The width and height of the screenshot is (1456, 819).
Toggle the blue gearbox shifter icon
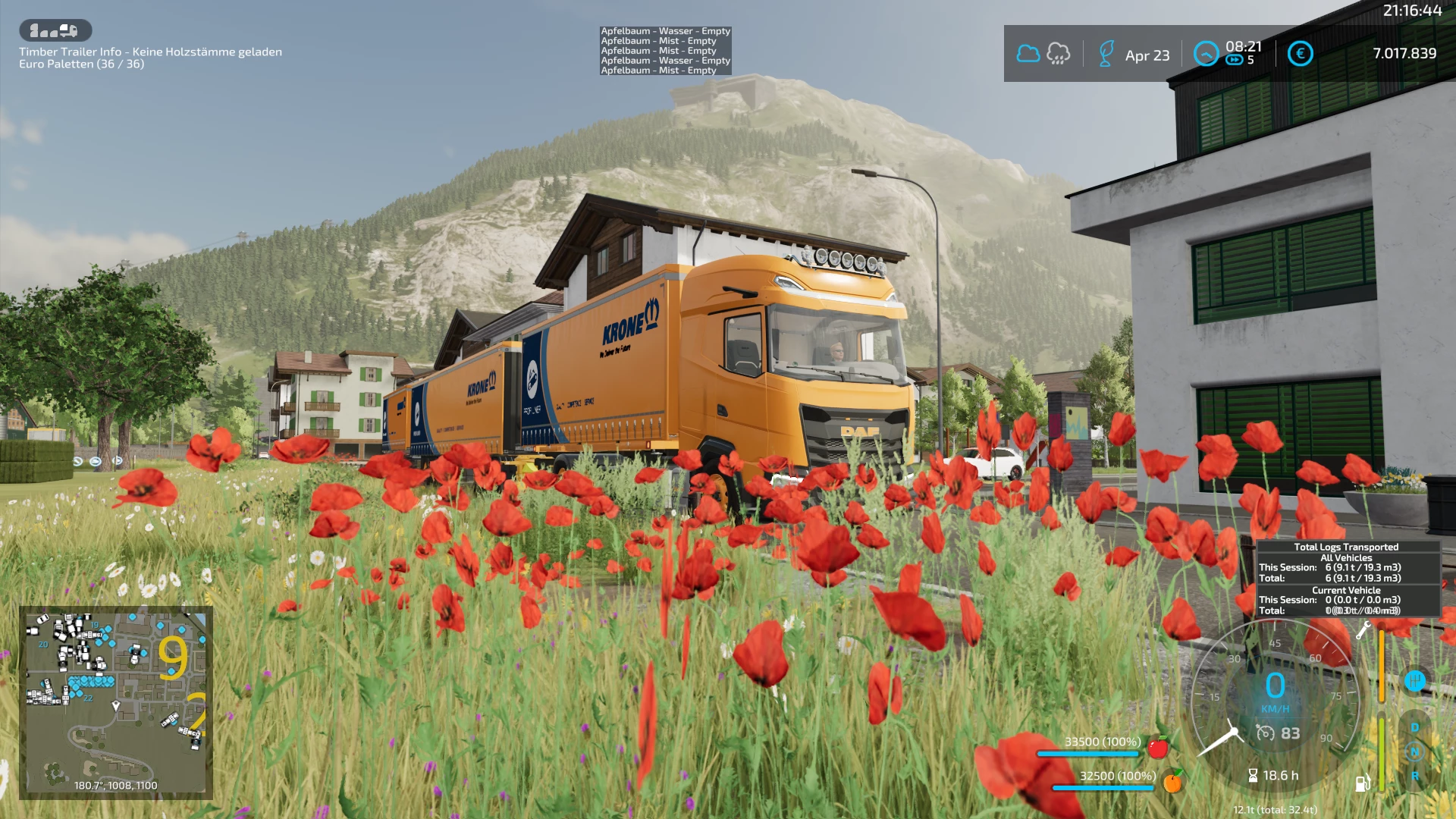(1414, 681)
